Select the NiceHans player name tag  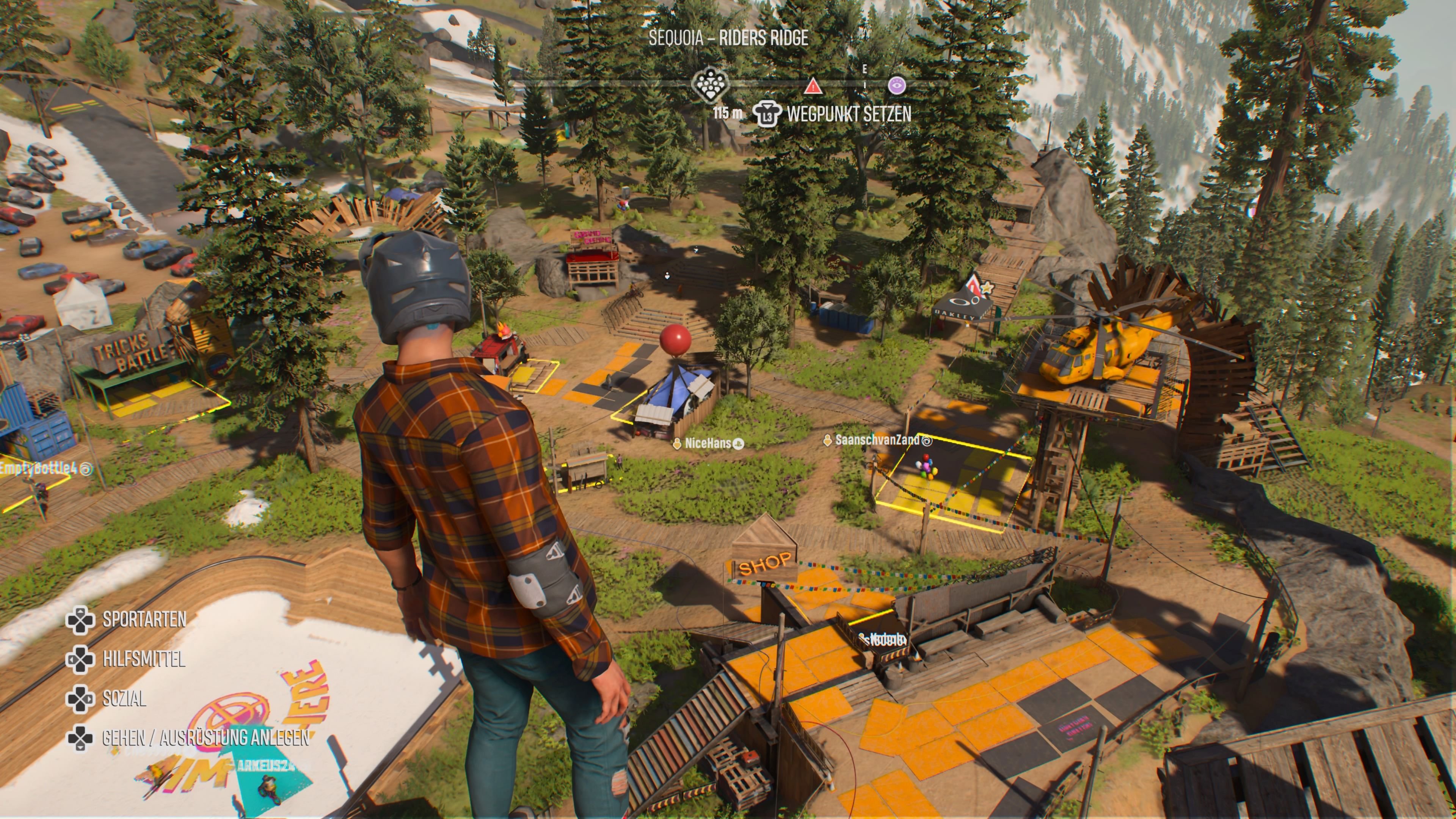pyautogui.click(x=708, y=444)
